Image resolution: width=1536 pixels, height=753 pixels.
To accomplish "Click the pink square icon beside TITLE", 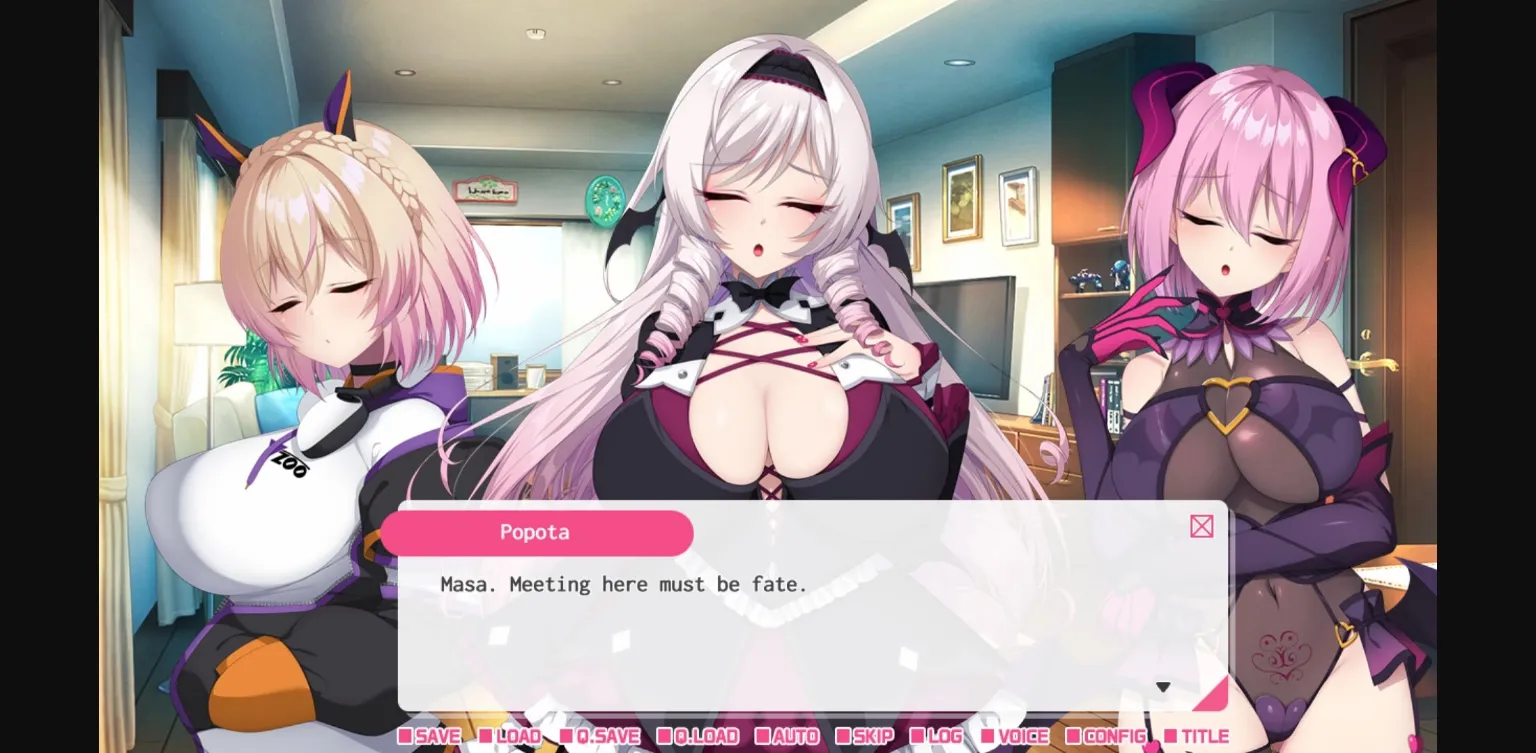I will click(x=1172, y=736).
